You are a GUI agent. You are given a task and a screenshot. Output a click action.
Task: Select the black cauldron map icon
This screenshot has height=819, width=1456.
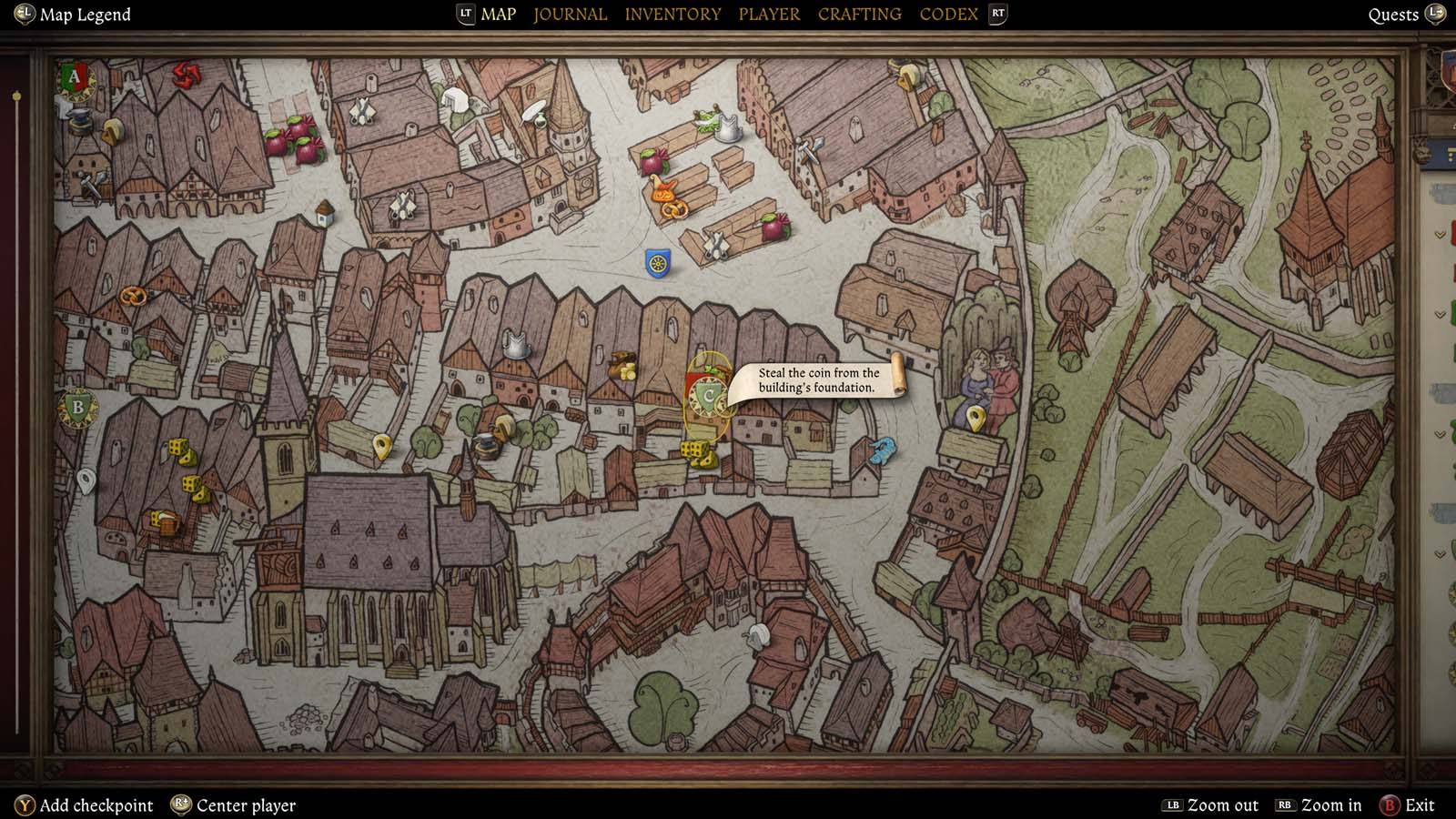point(489,443)
